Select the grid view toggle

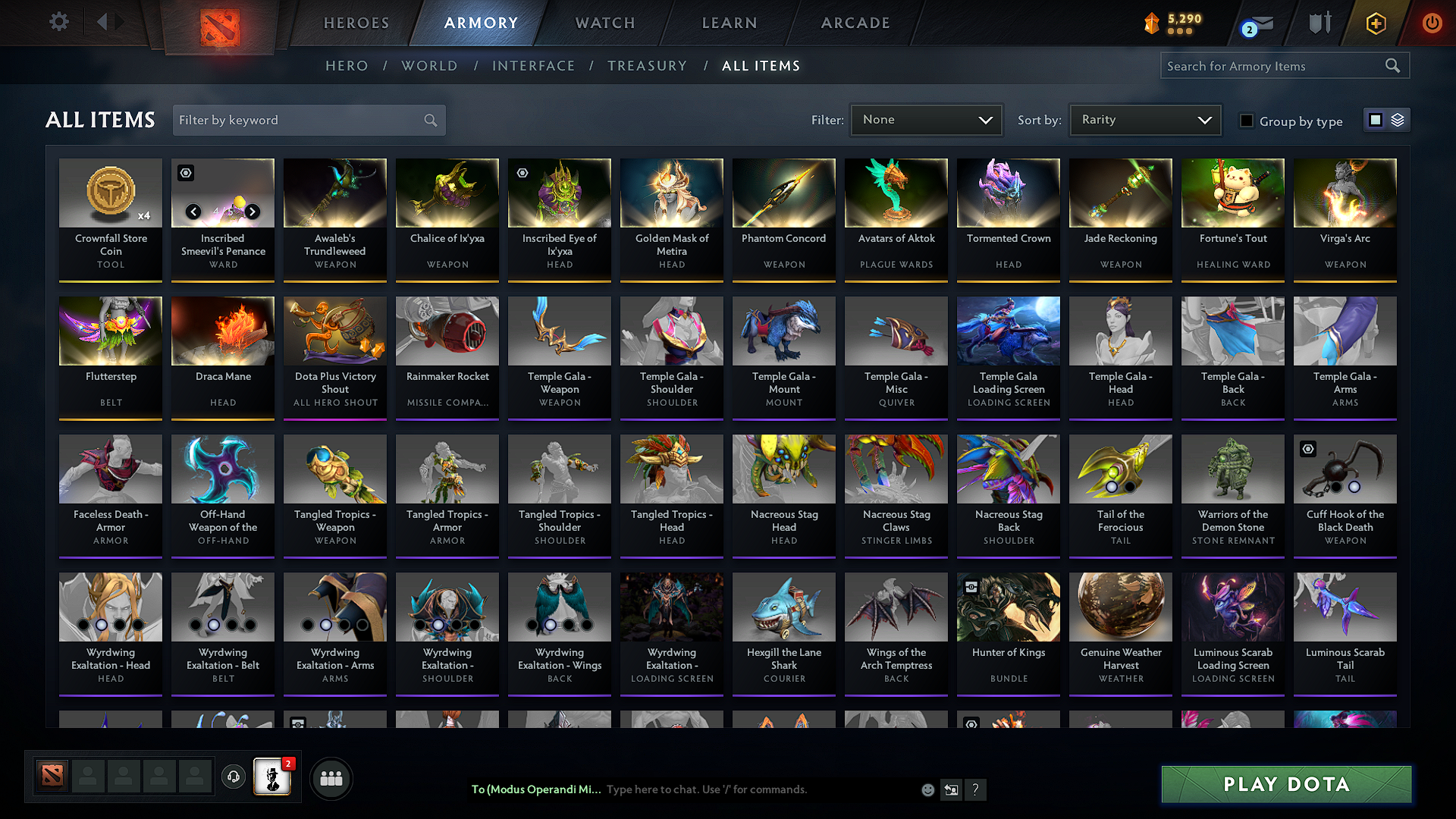pos(1377,120)
